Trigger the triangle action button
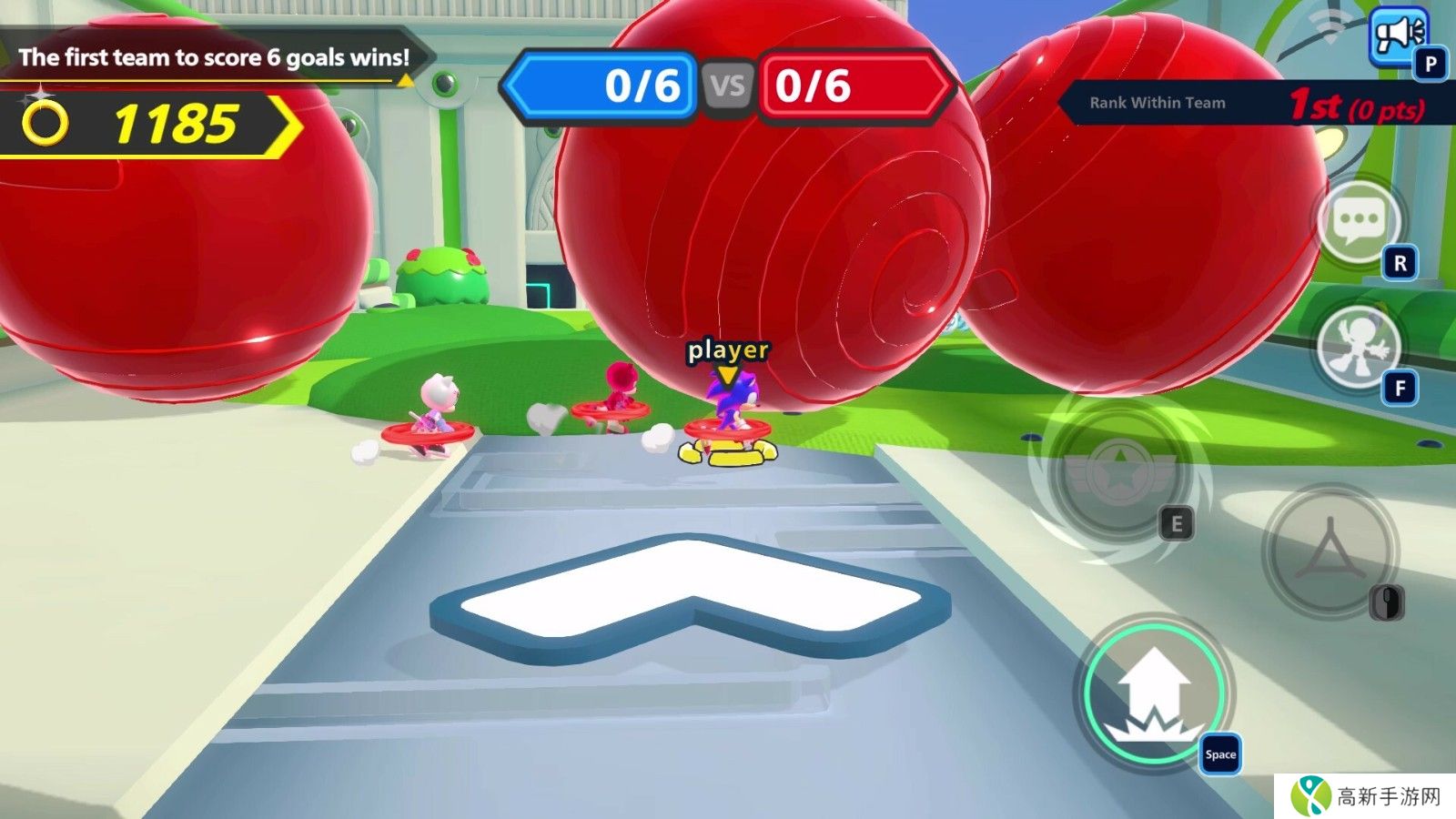 coord(1330,550)
